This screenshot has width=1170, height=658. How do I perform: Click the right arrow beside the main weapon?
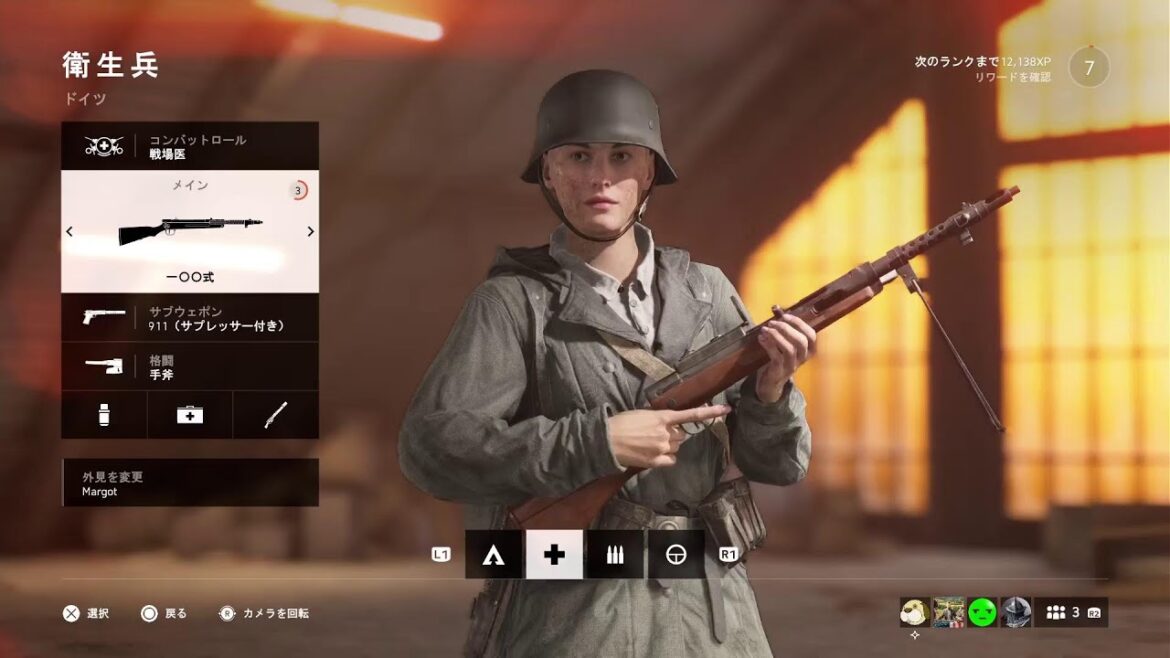[311, 232]
